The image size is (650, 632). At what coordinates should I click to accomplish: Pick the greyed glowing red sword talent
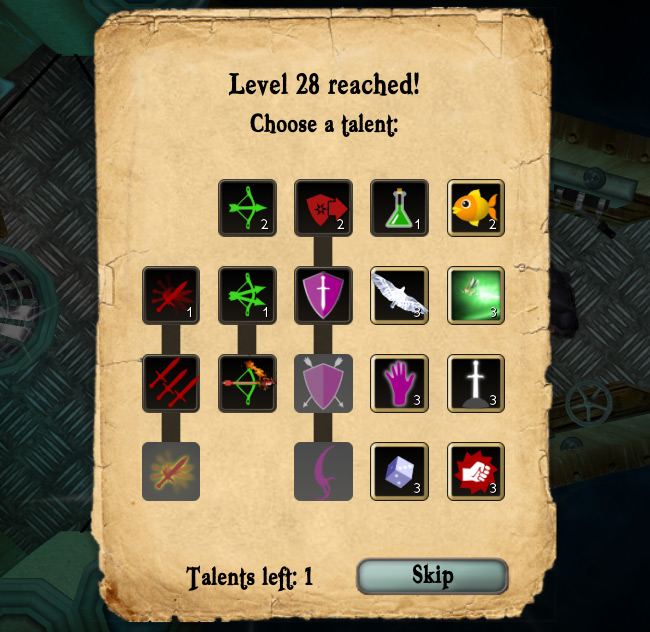coord(171,471)
